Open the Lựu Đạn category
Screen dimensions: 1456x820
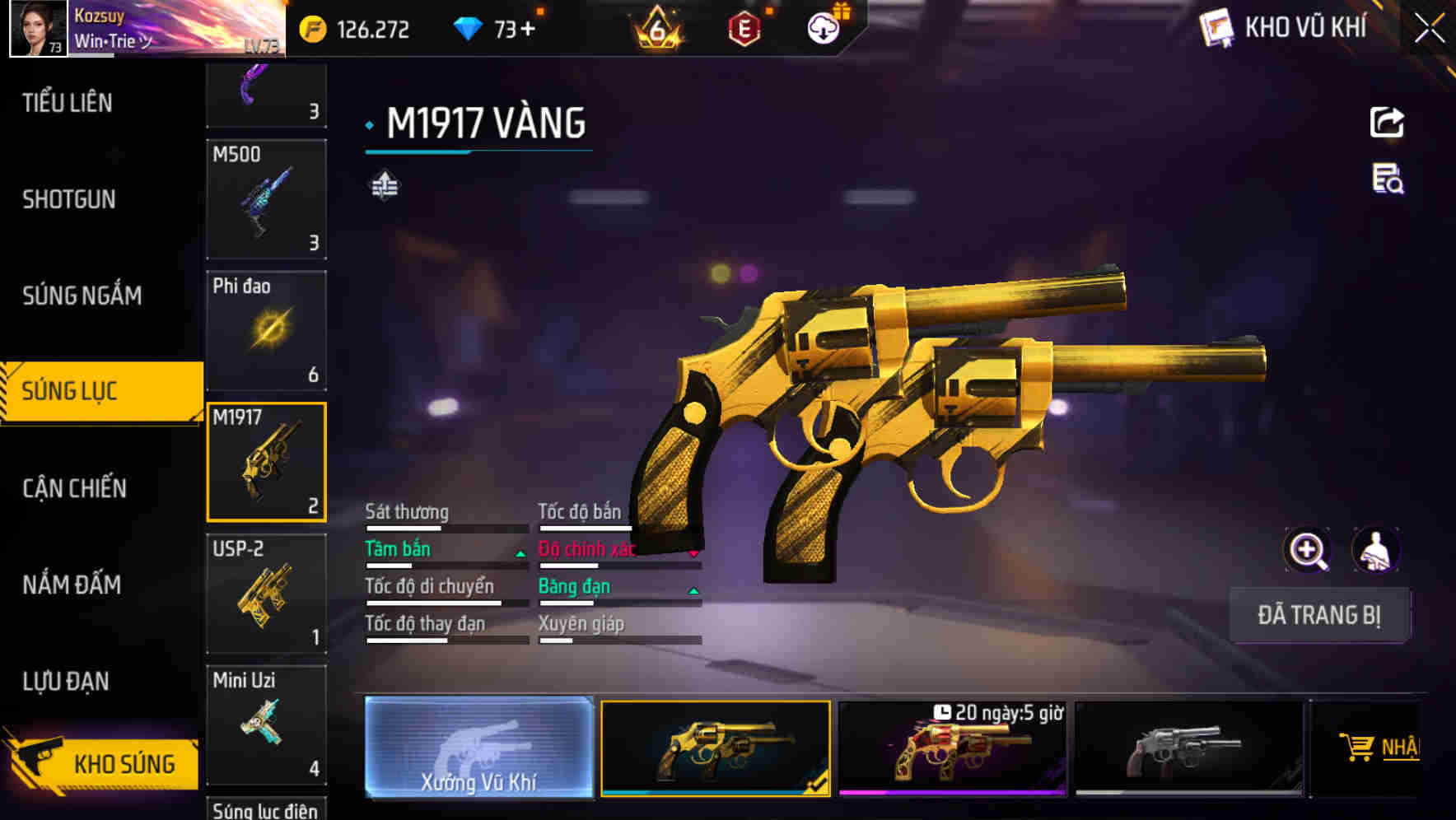tap(66, 681)
